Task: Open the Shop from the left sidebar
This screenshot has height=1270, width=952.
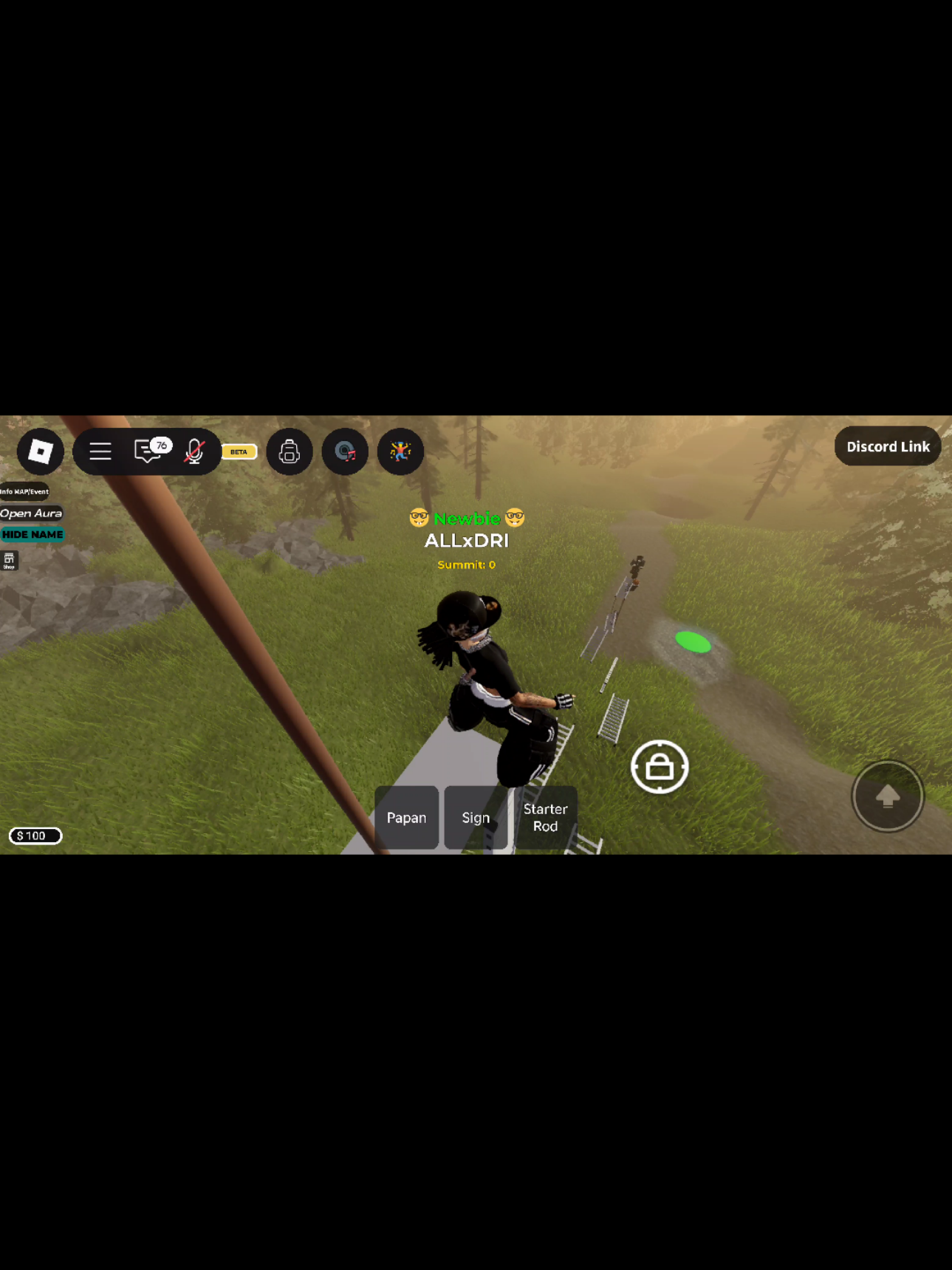Action: 10,561
